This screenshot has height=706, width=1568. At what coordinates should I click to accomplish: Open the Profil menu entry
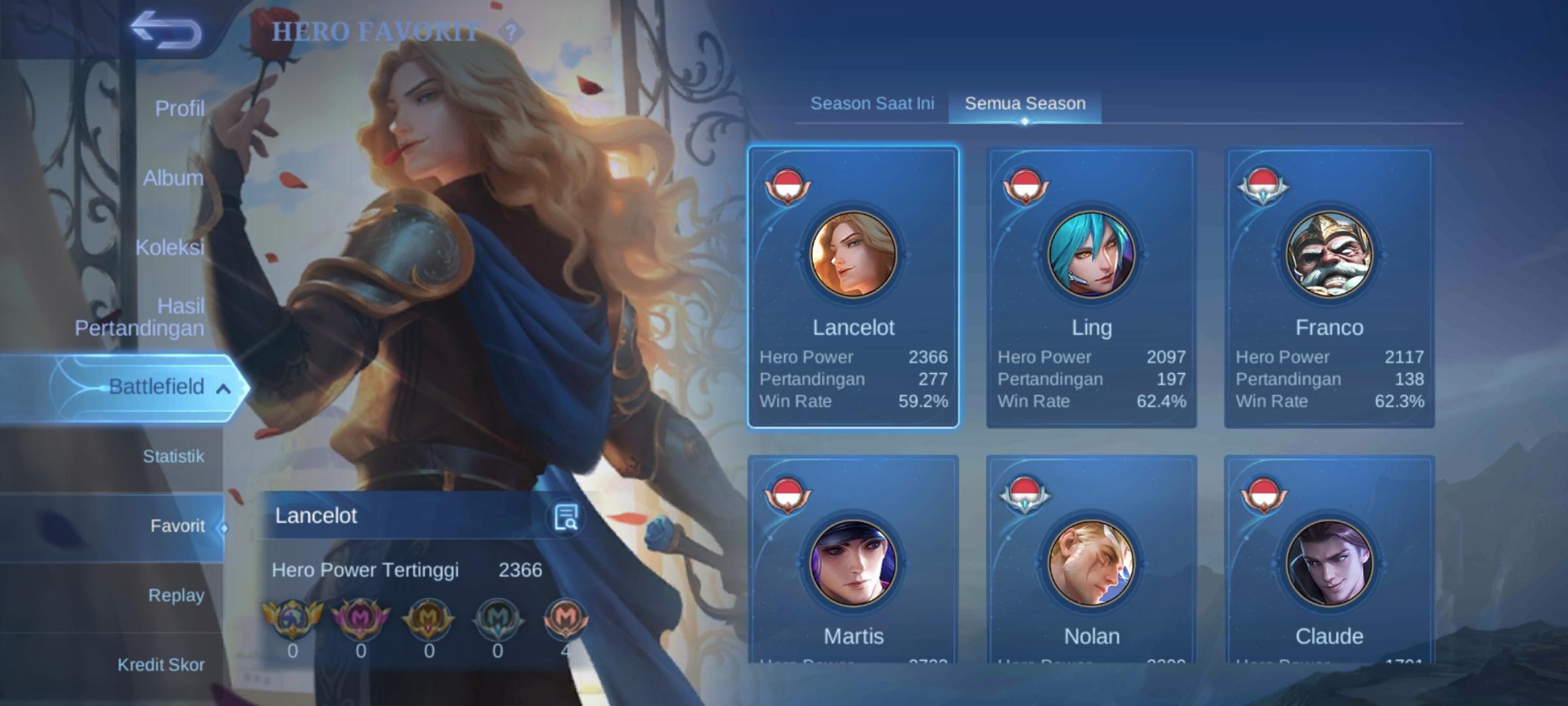pos(179,109)
